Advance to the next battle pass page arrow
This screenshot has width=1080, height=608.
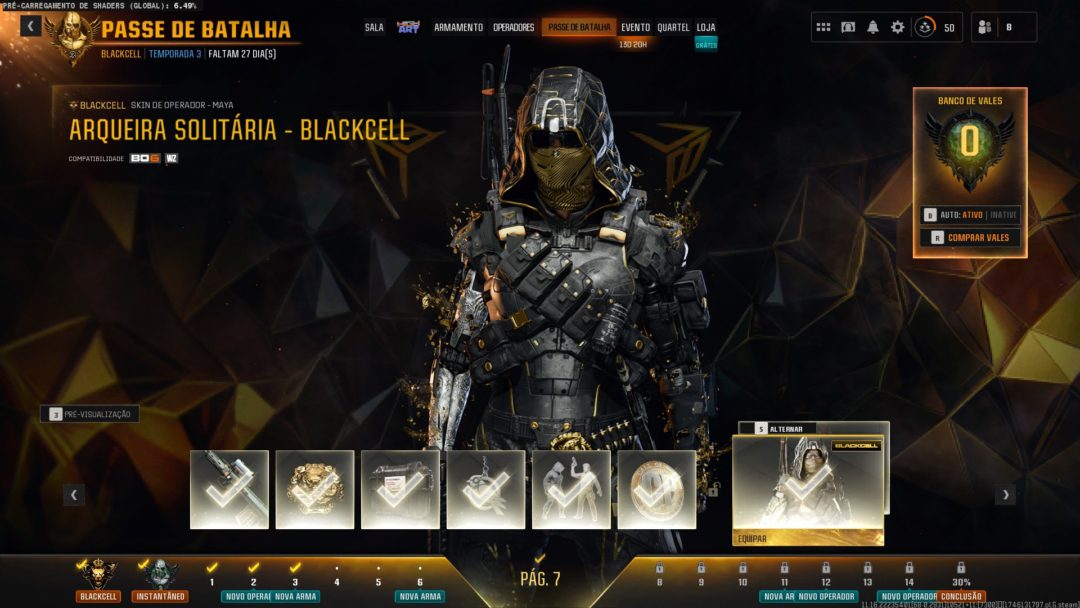tap(1005, 494)
